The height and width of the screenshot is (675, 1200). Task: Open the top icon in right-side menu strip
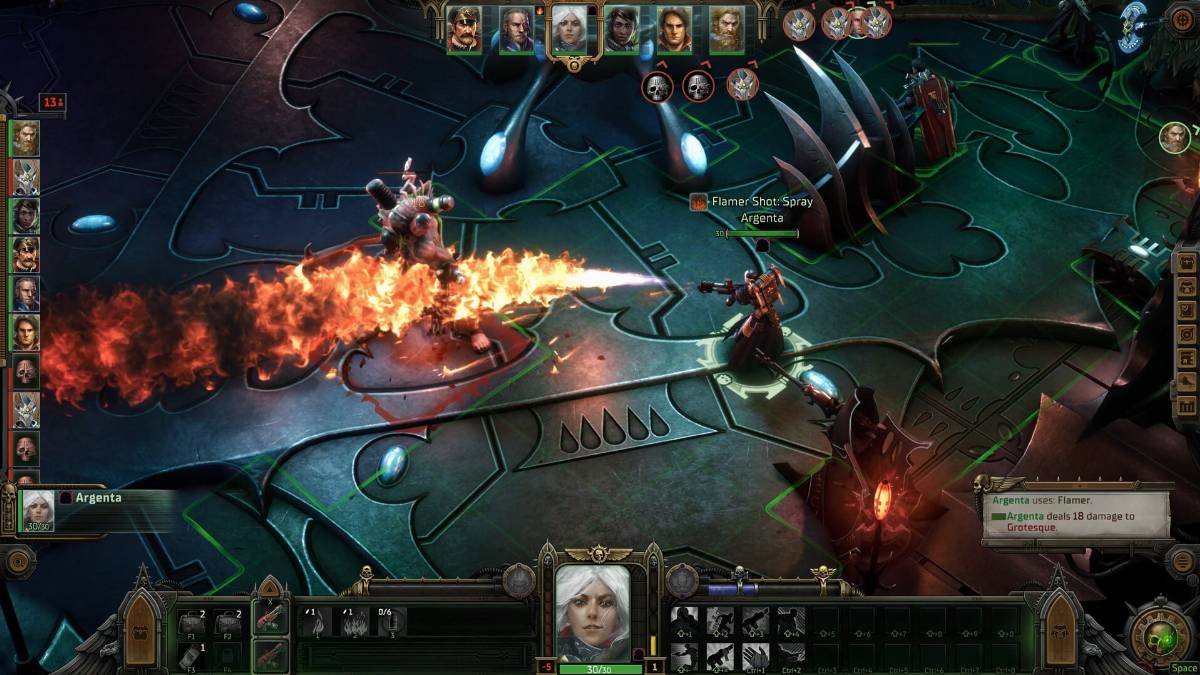(1187, 265)
